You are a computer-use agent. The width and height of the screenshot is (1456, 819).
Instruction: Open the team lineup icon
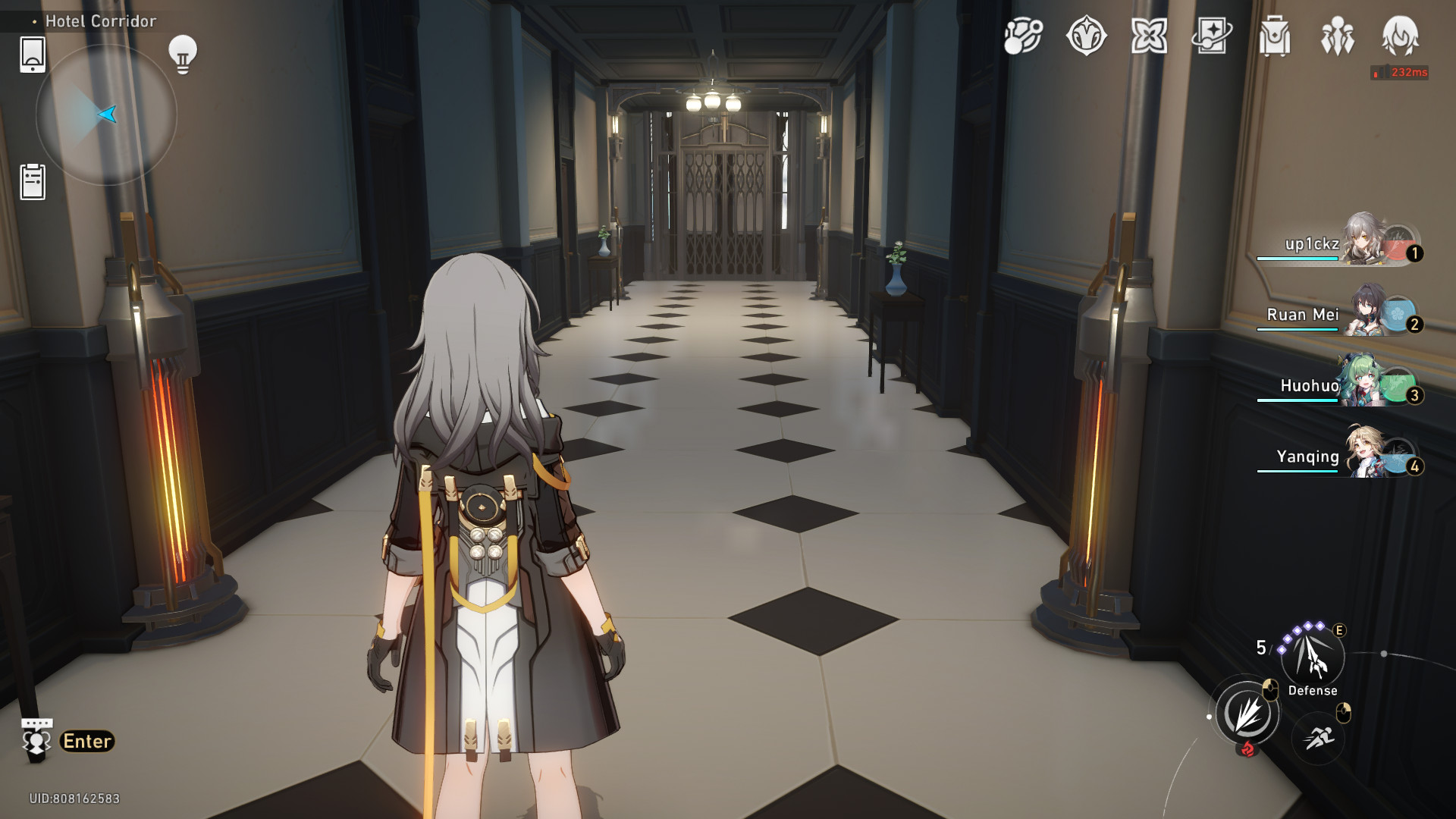[1338, 36]
